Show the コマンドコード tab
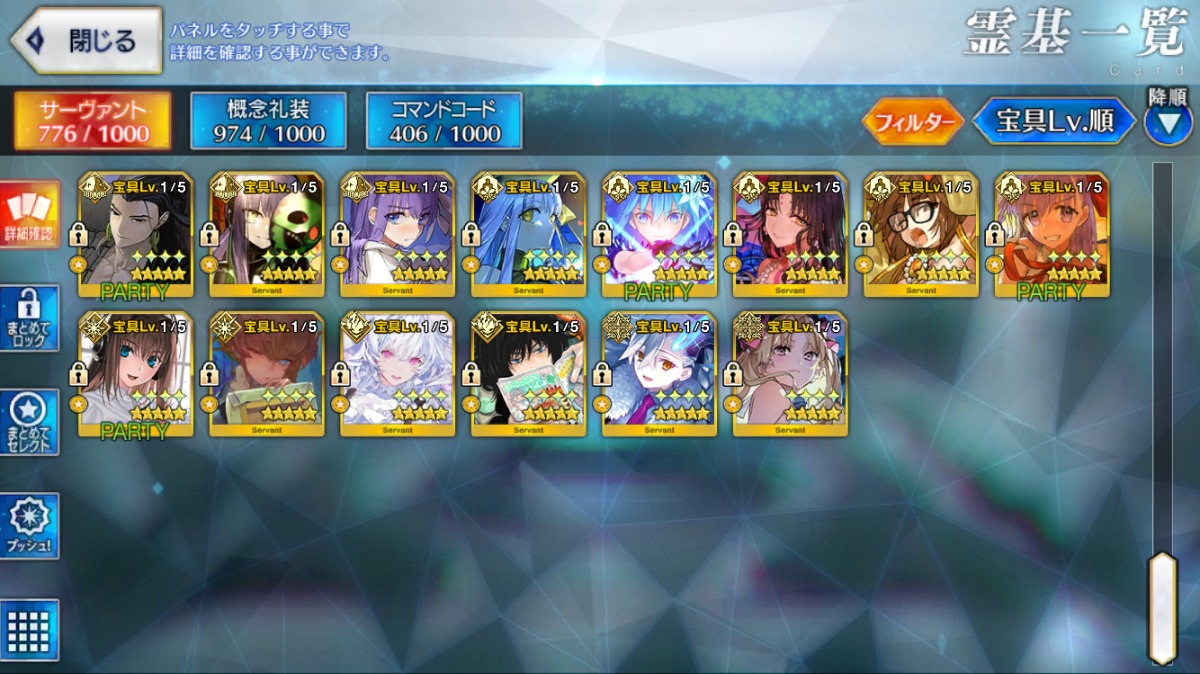The height and width of the screenshot is (674, 1200). point(444,121)
